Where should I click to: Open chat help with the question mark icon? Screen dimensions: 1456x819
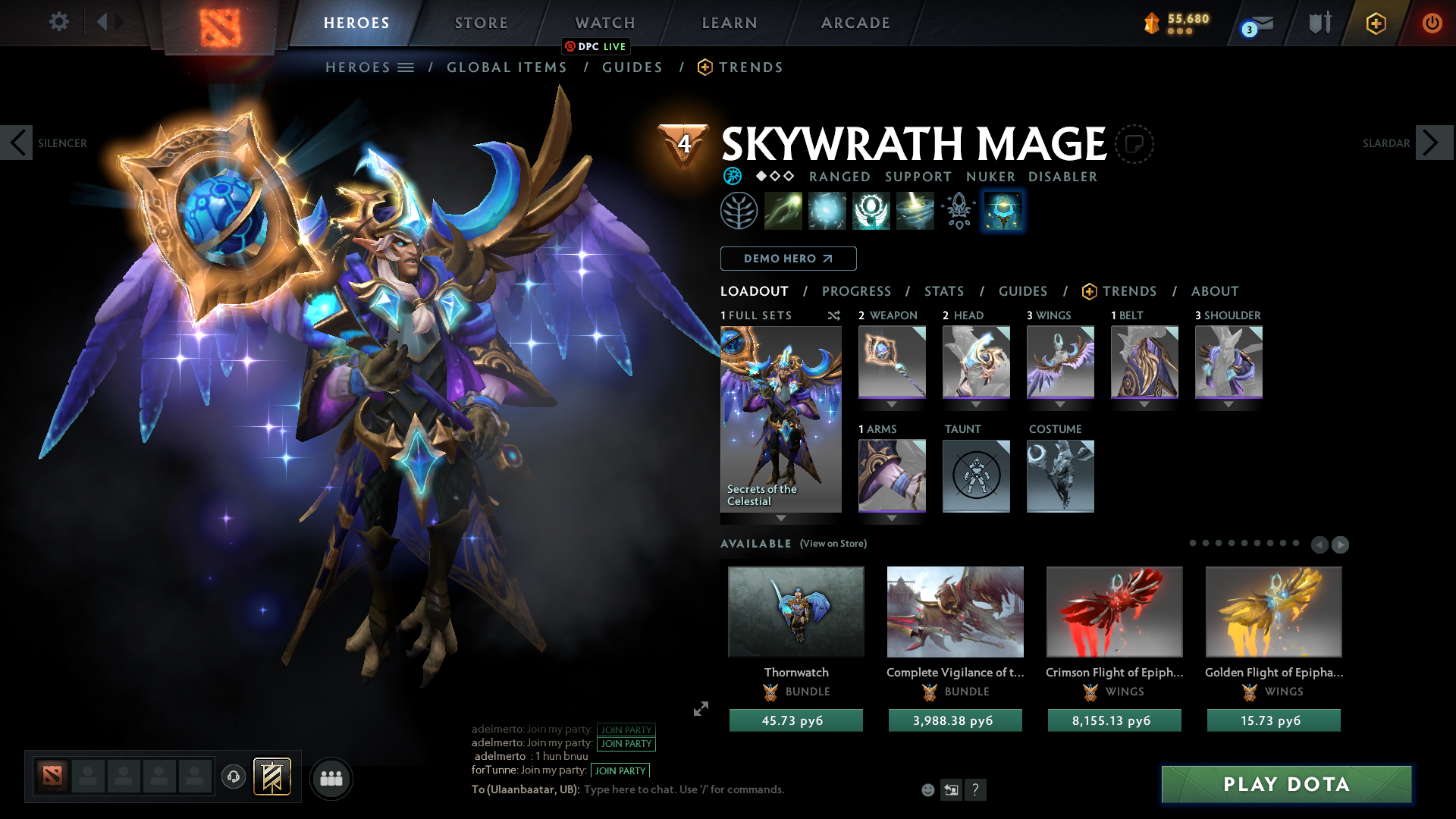(x=977, y=789)
